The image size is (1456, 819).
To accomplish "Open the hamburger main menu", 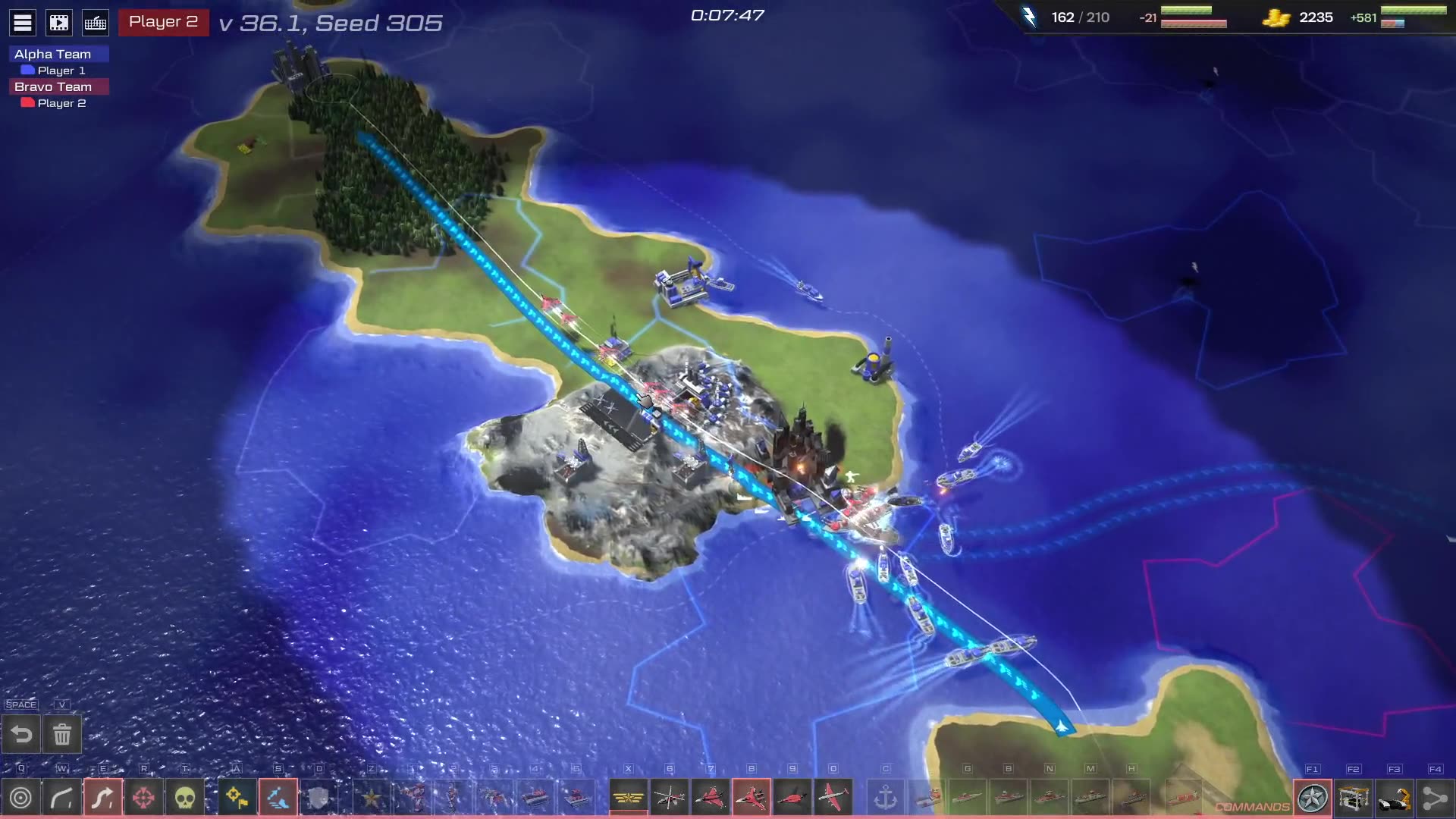I will [x=23, y=23].
